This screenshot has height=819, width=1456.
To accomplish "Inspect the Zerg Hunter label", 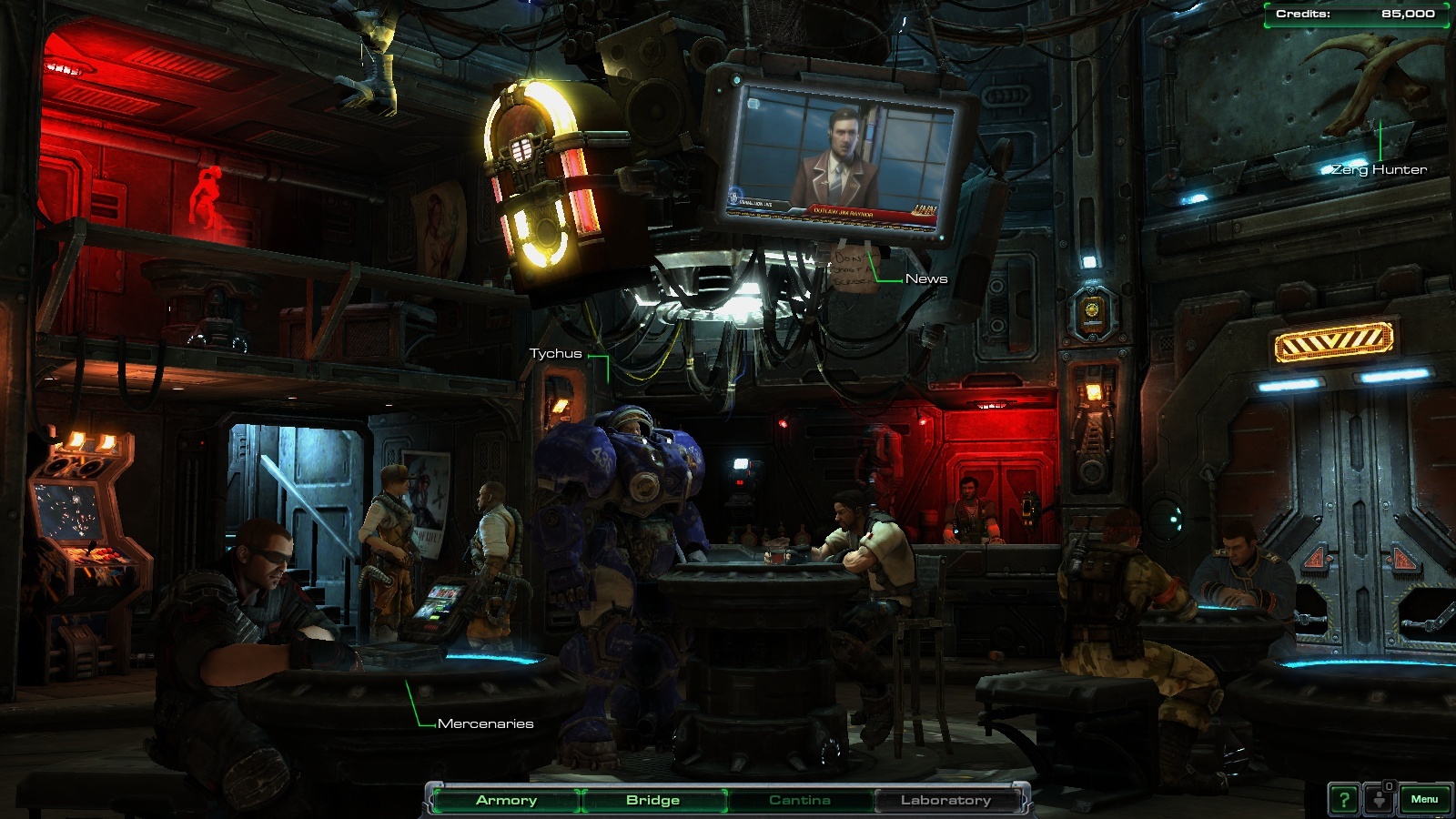I will pyautogui.click(x=1379, y=169).
